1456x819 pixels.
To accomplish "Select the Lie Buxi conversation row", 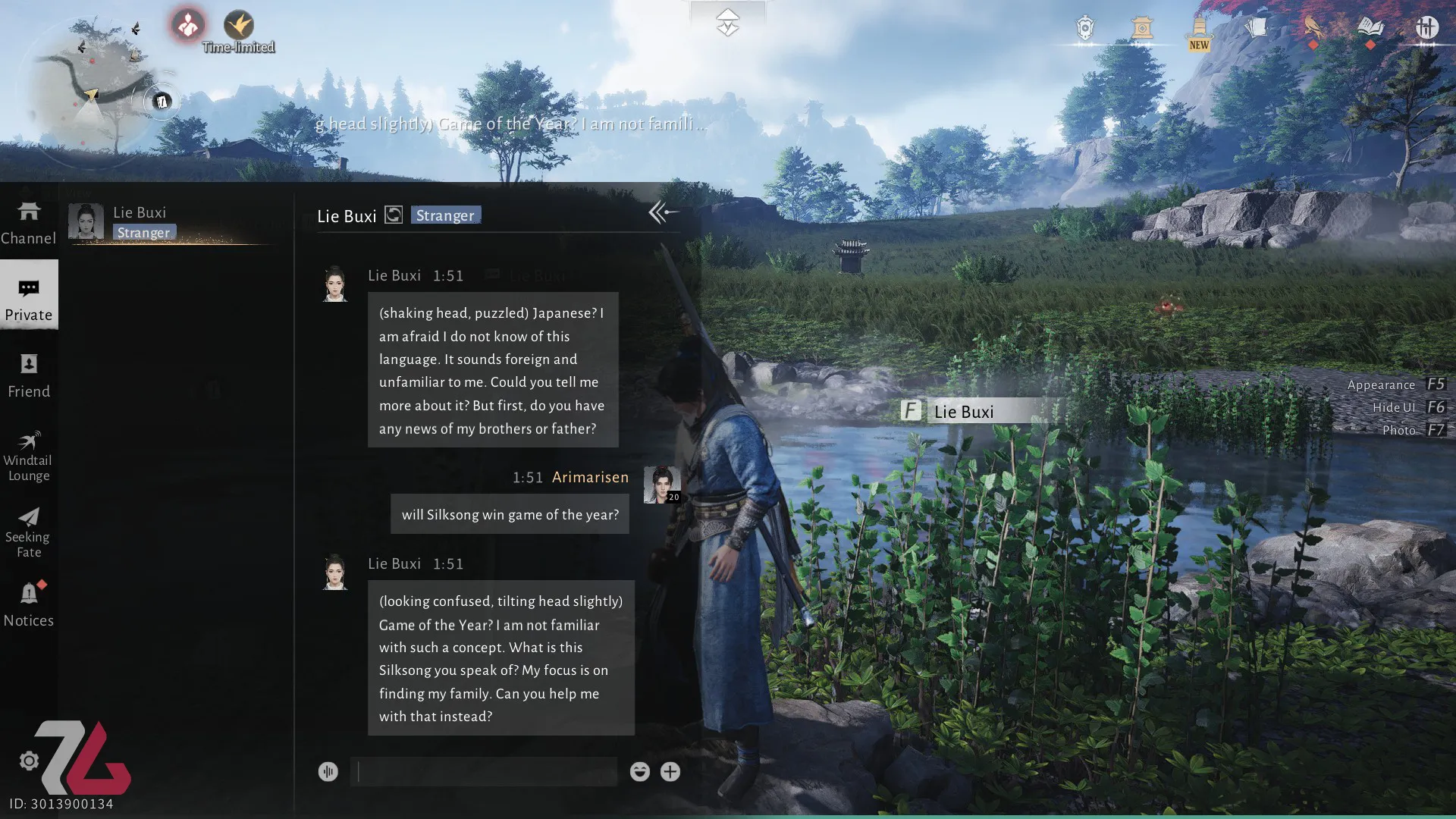I will 173,222.
